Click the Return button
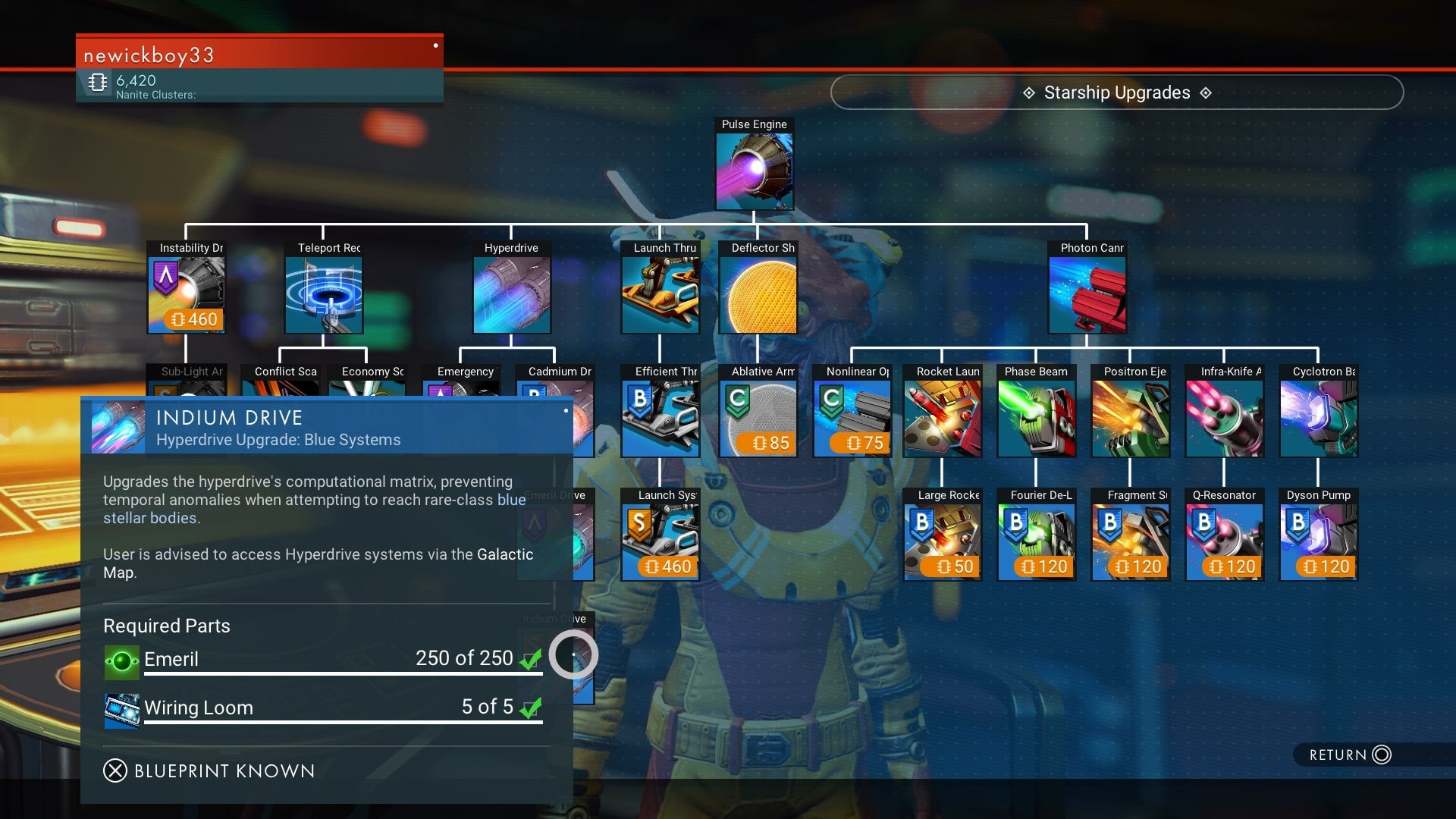The image size is (1456, 819). 1350,755
